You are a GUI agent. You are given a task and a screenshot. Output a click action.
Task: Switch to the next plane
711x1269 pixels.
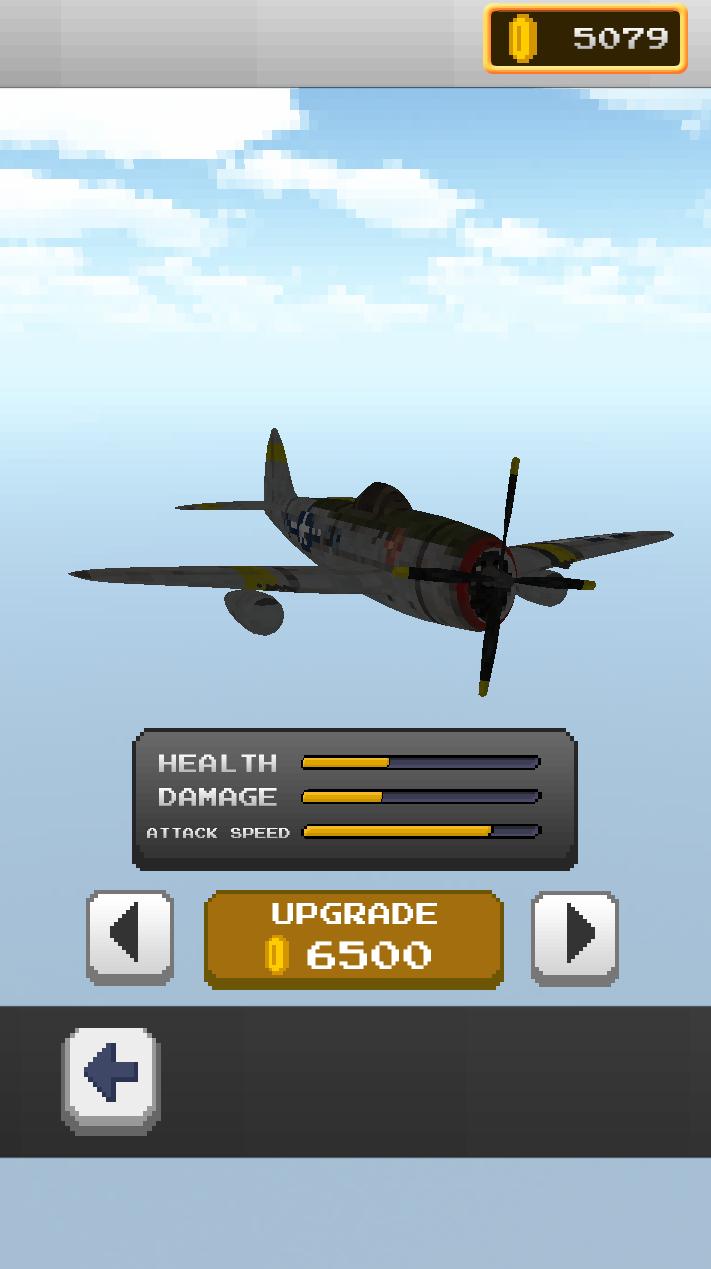574,937
